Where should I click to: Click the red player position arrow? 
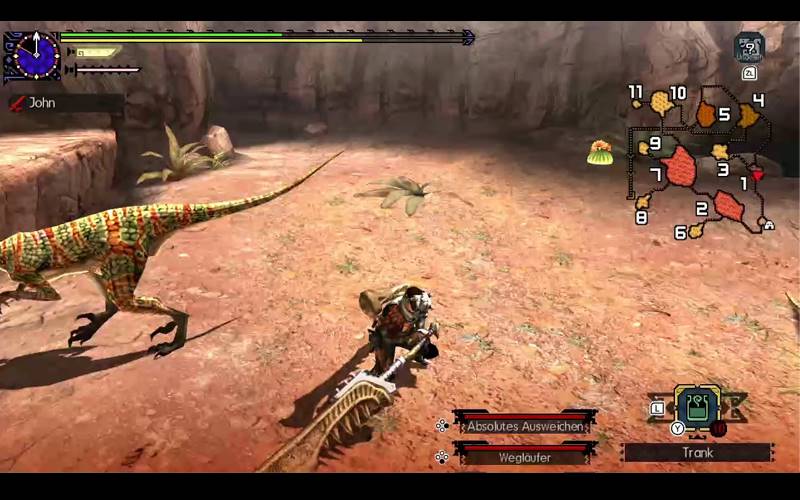(757, 175)
